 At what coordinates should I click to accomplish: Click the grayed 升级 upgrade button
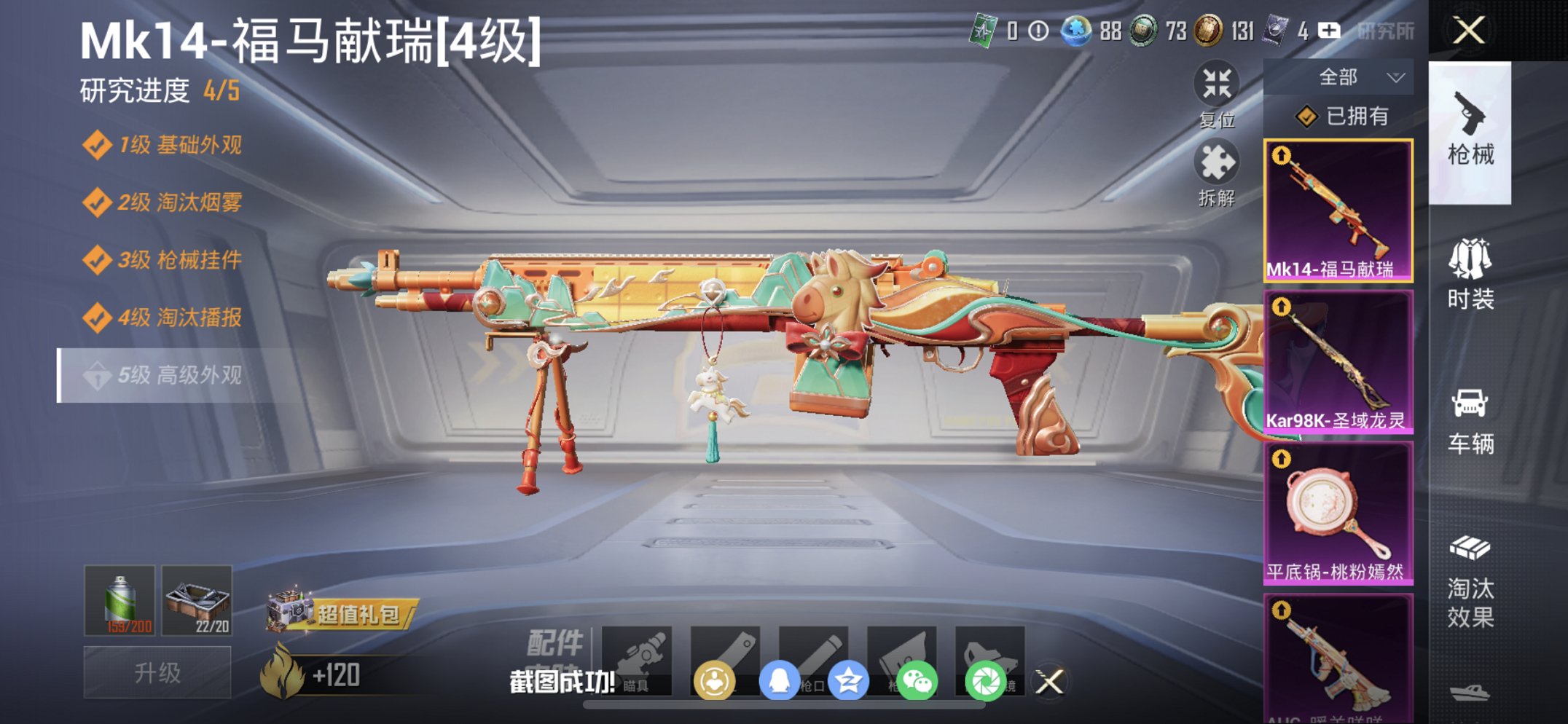point(157,671)
